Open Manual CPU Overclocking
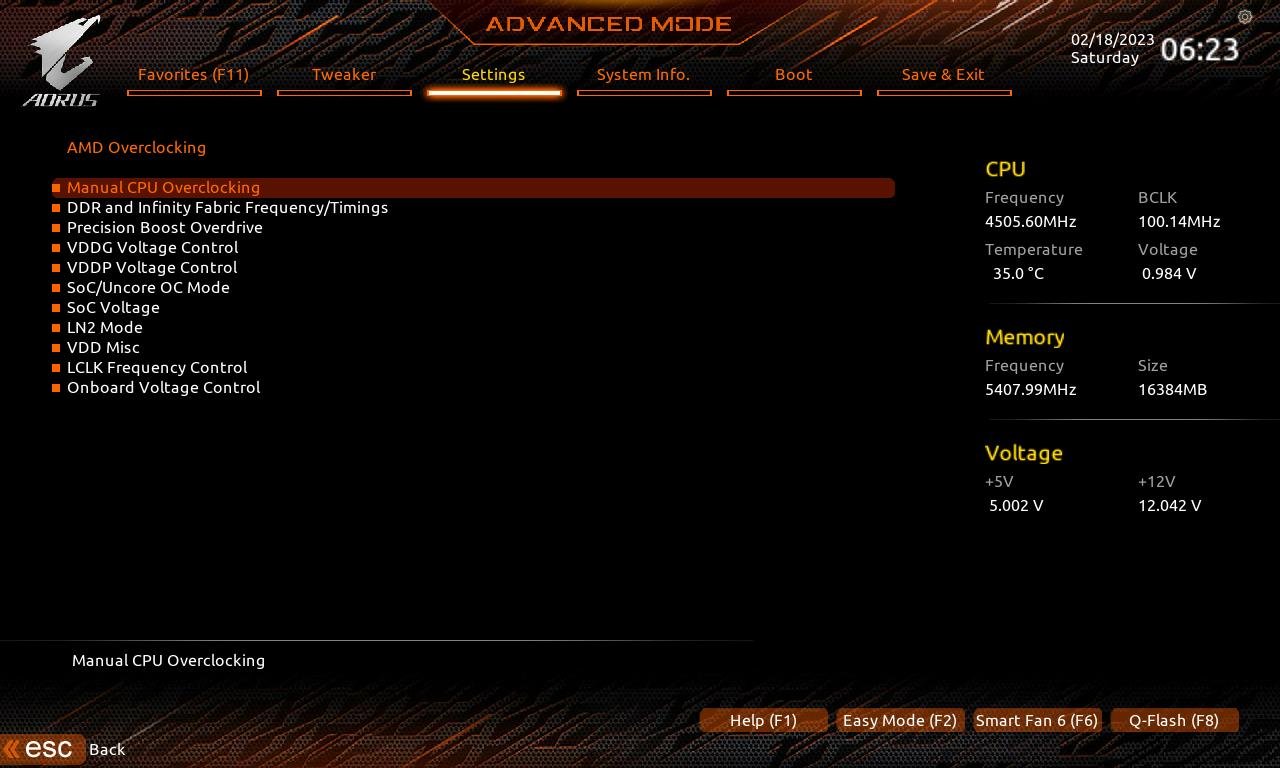 [163, 187]
